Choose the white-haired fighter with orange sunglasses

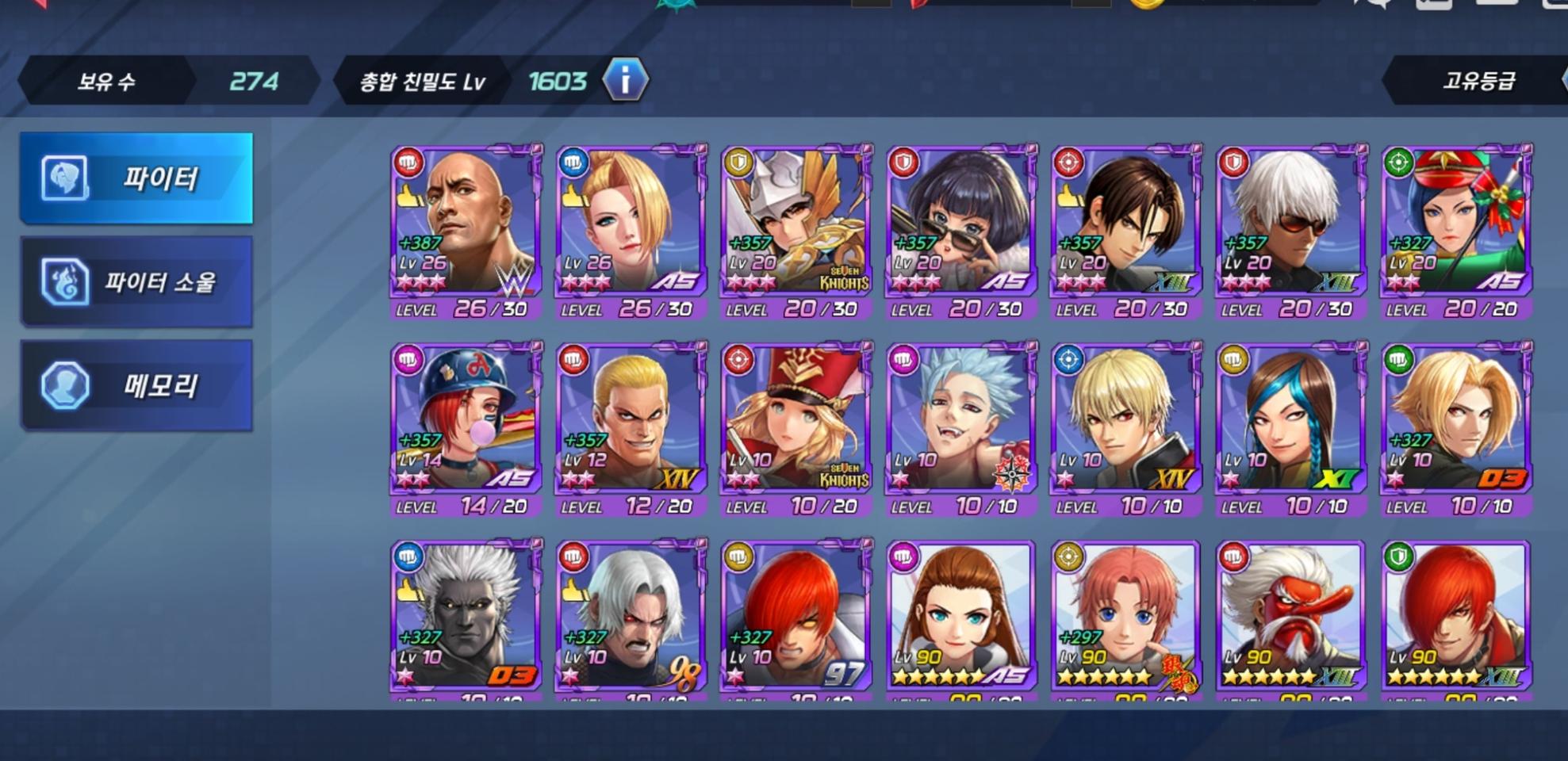point(1291,220)
